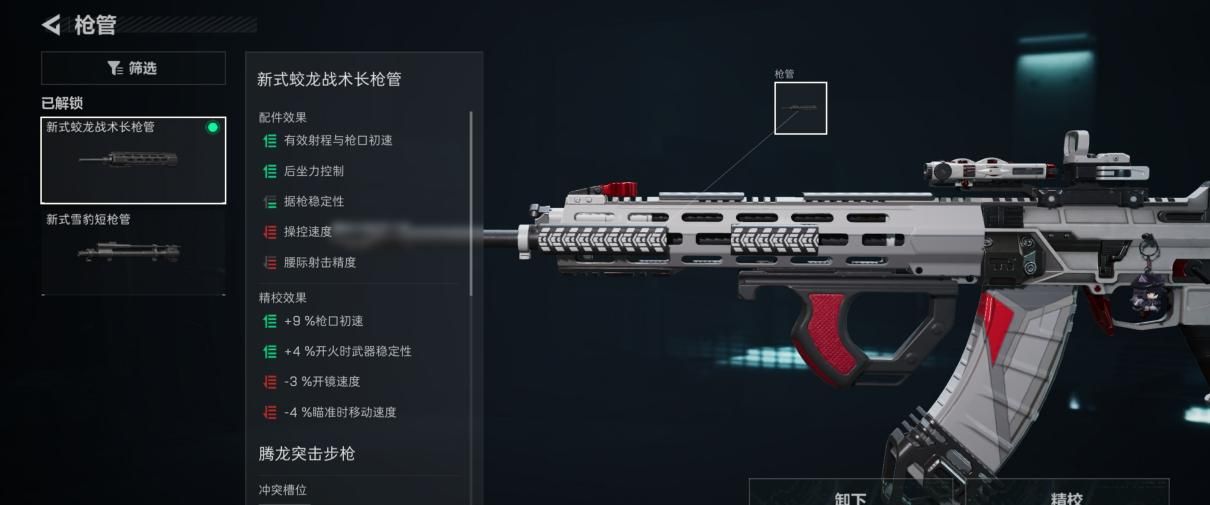This screenshot has width=1210, height=505.
Task: Click the 卸下 unequip button
Action: [851, 496]
